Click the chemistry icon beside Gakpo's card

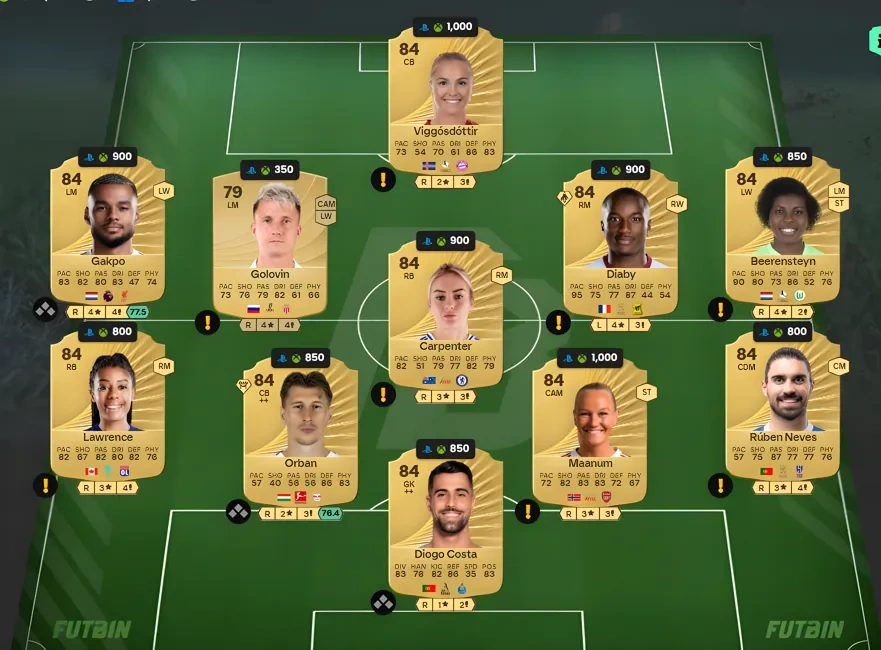point(45,310)
